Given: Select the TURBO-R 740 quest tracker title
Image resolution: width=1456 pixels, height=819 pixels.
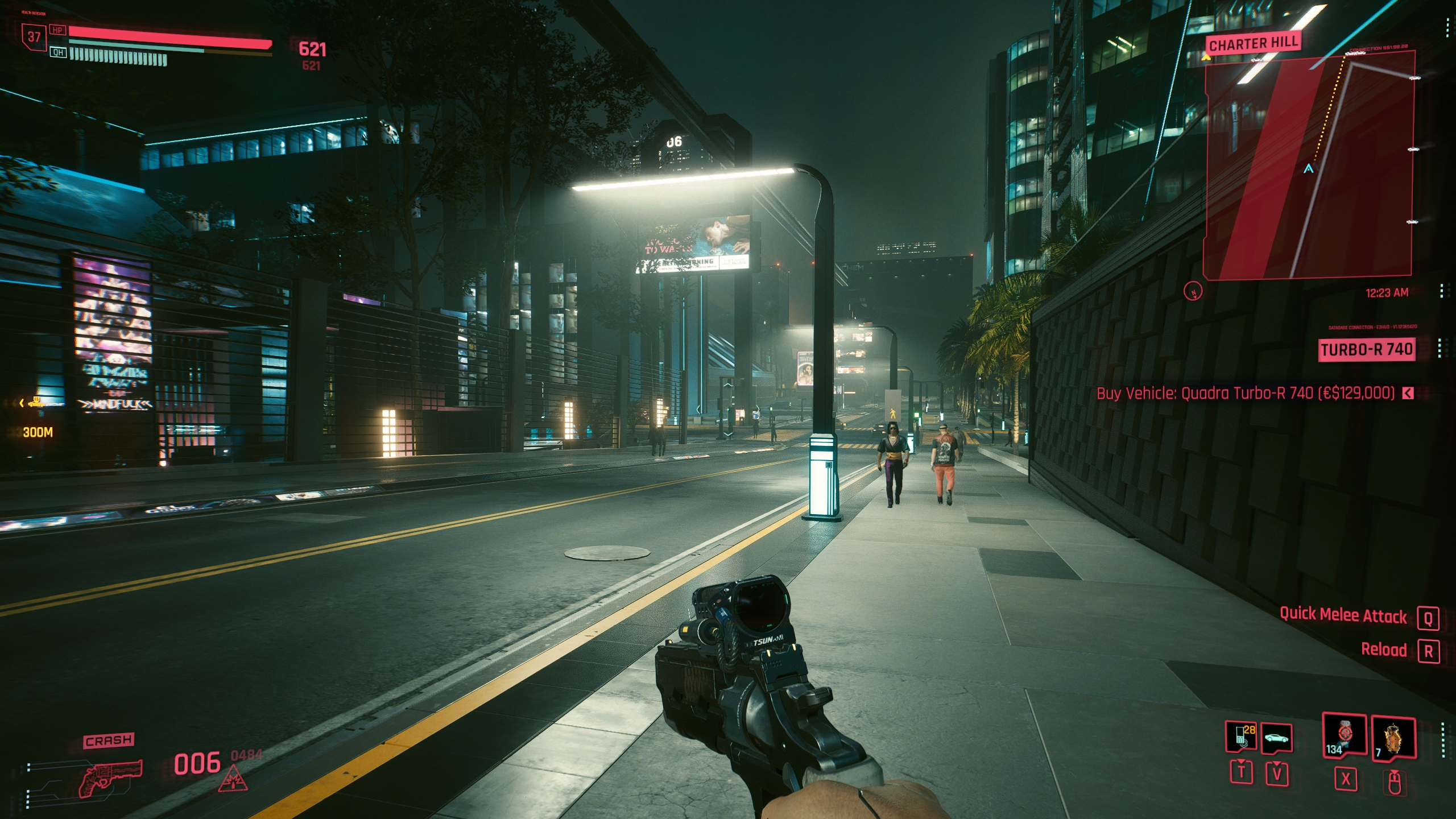Looking at the screenshot, I should click(1366, 349).
